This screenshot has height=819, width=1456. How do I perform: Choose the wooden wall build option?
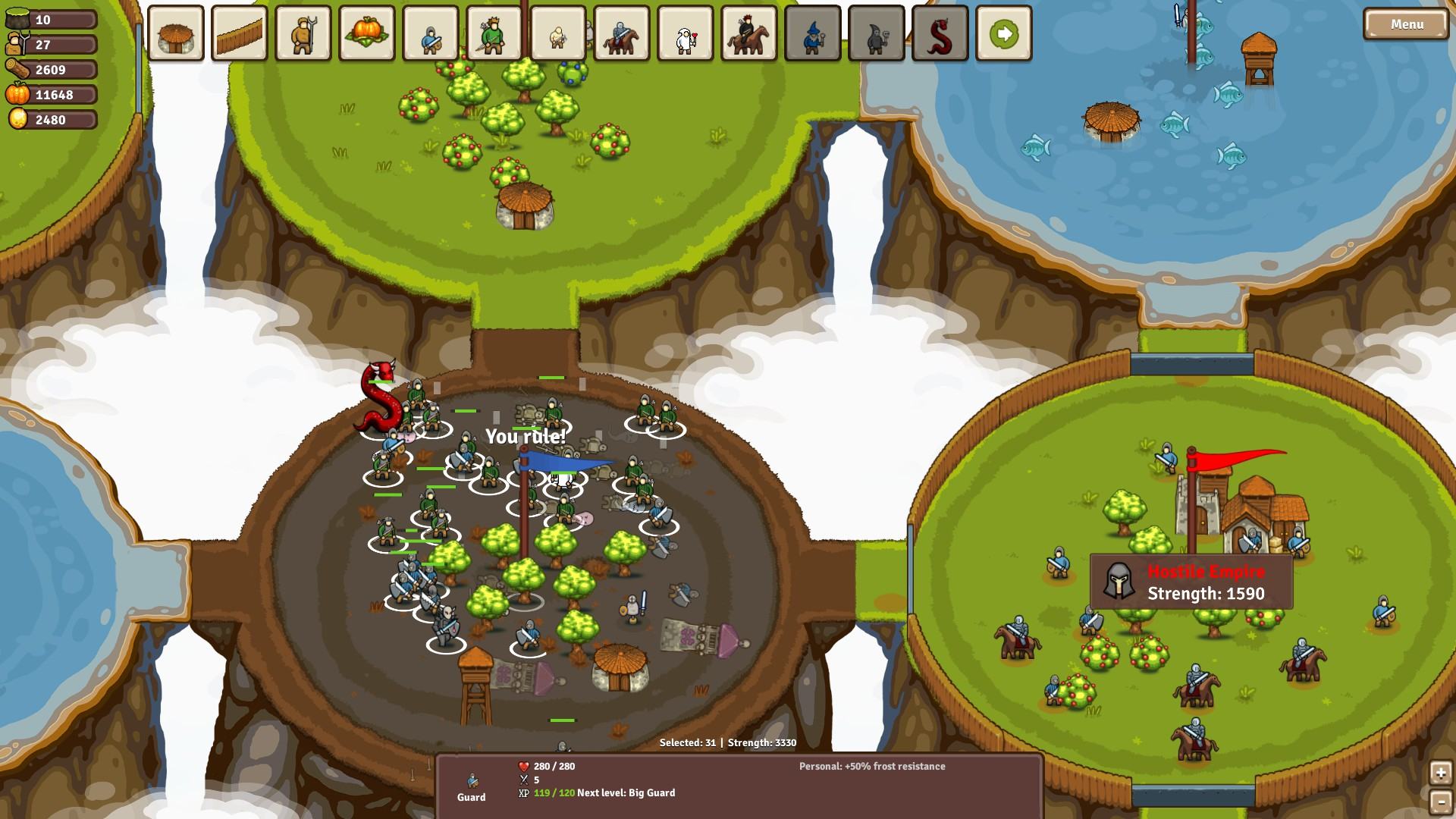[x=240, y=33]
